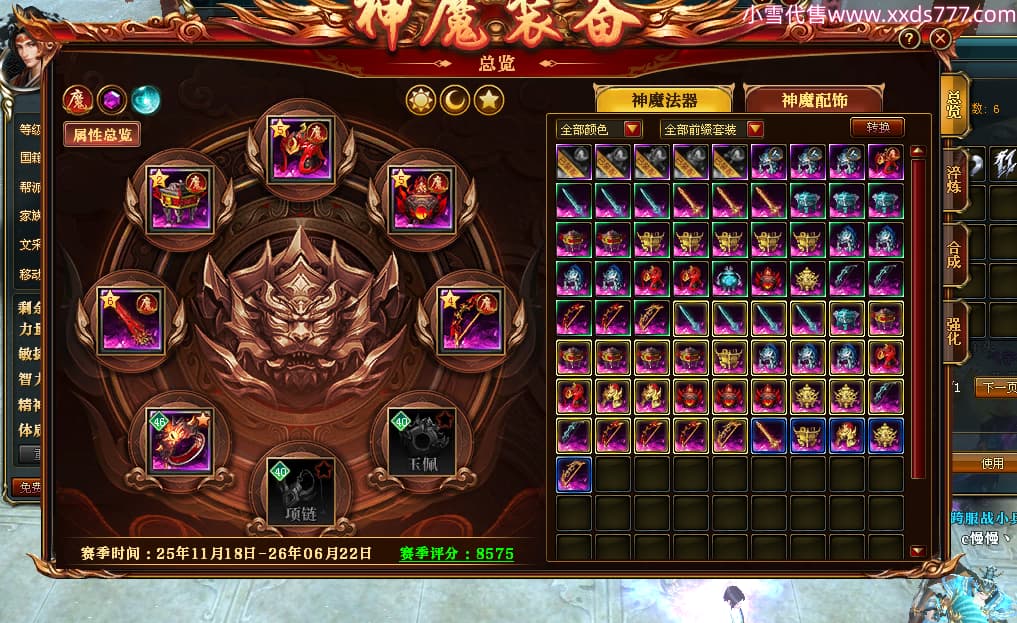Select the crescent moon emblem icon
The height and width of the screenshot is (623, 1017).
(x=455, y=100)
